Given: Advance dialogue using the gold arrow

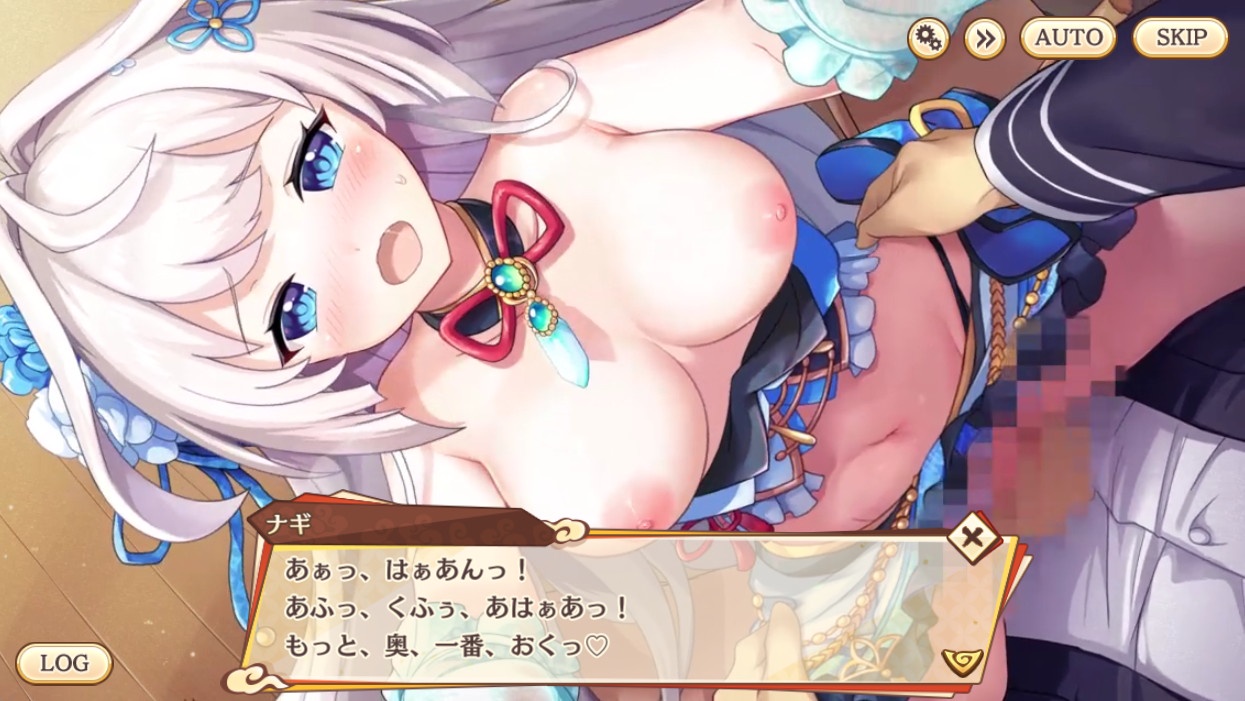Looking at the screenshot, I should point(961,661).
